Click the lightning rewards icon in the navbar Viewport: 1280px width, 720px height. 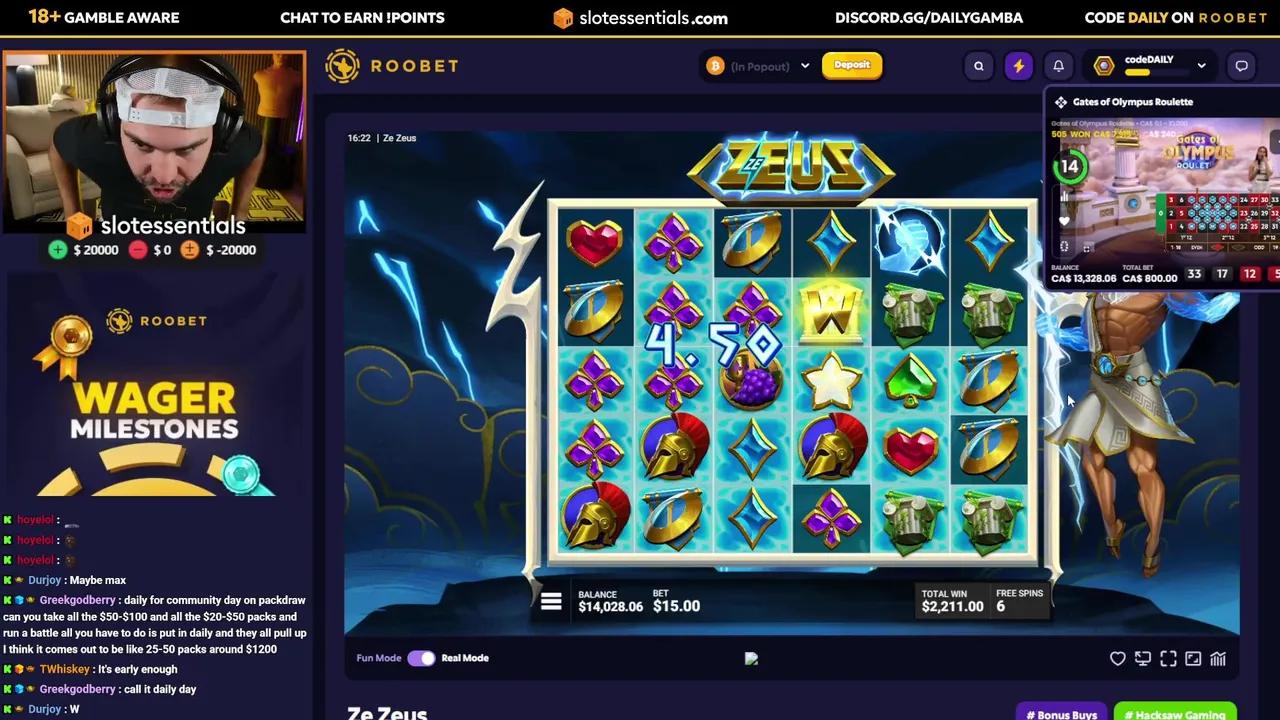tap(1018, 65)
